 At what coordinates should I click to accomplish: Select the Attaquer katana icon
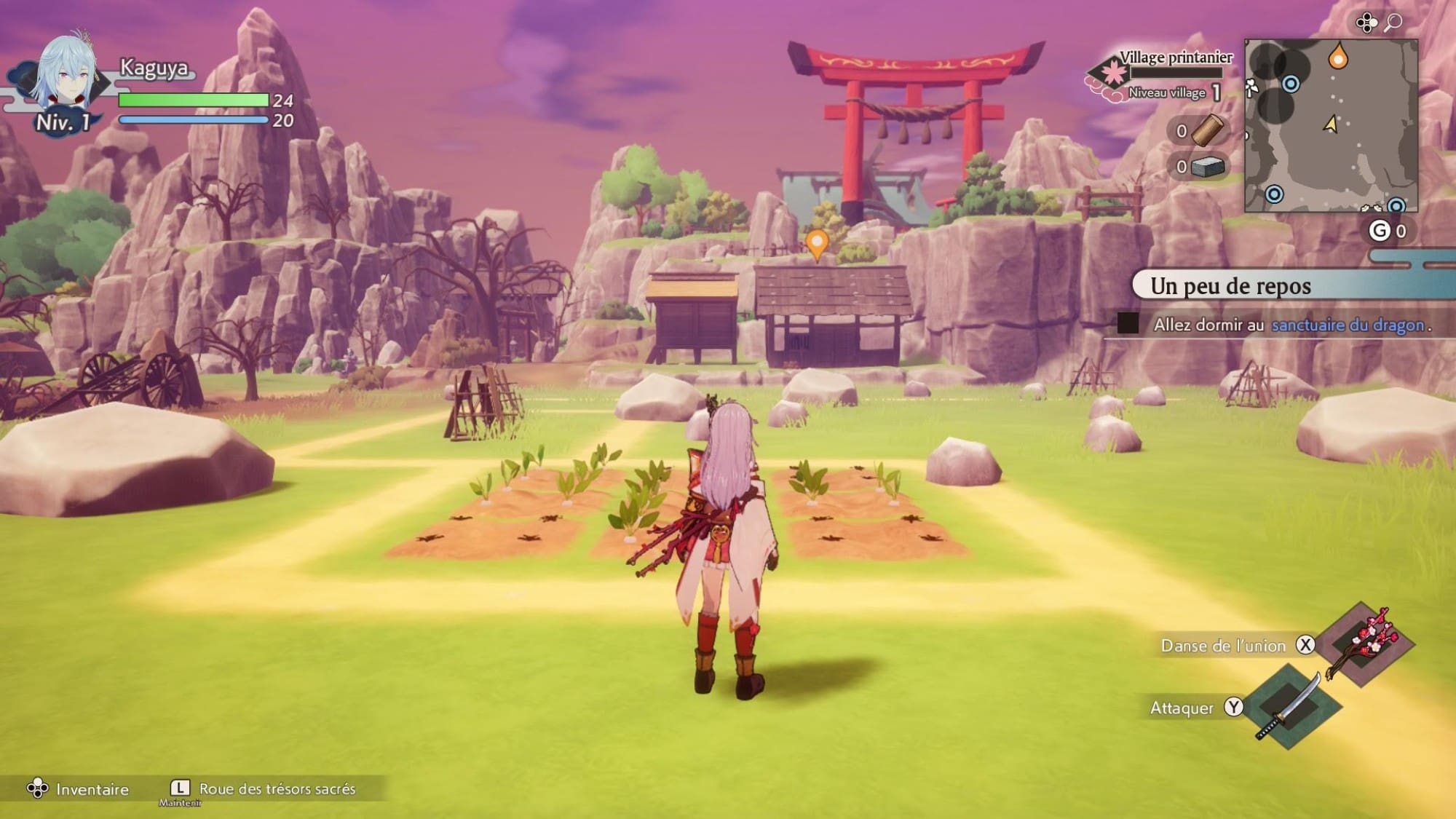click(1291, 706)
